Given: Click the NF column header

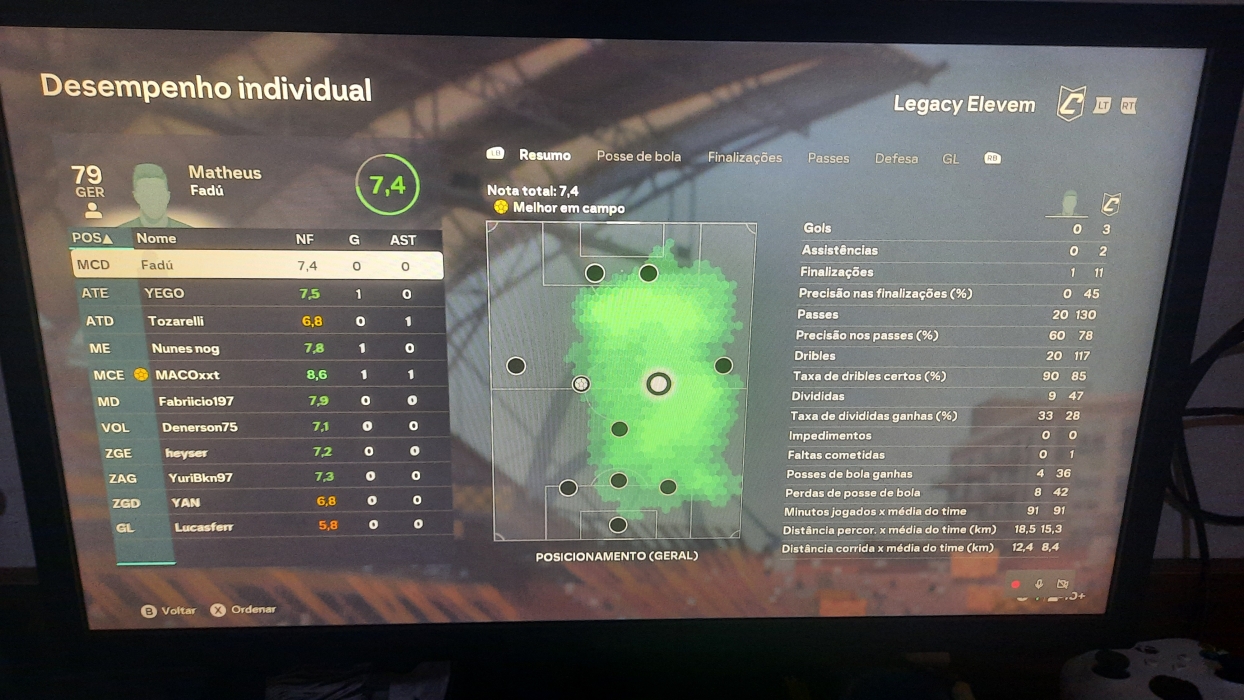Looking at the screenshot, I should coord(305,239).
